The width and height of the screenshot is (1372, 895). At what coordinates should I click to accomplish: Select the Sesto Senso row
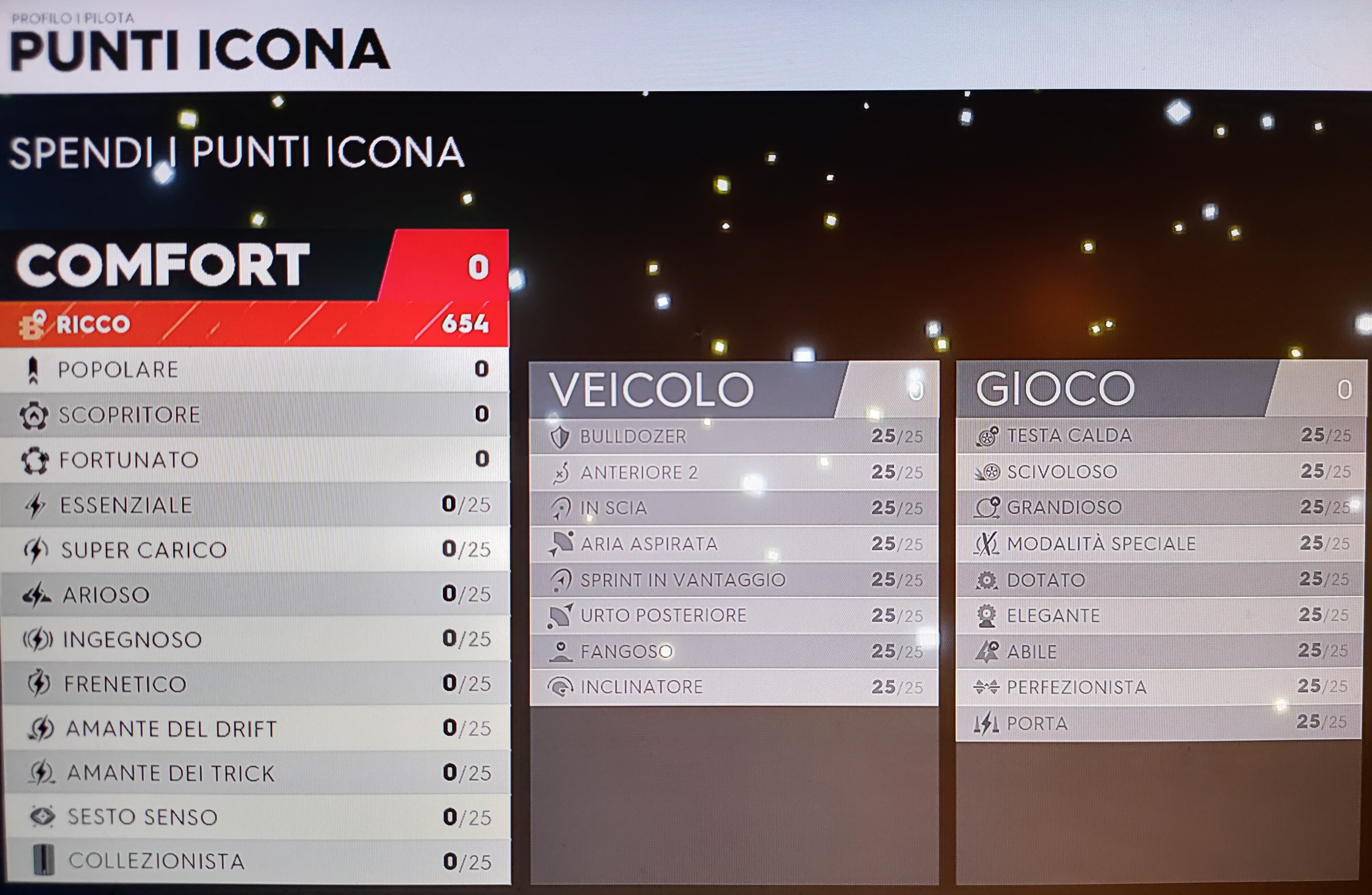[x=254, y=817]
